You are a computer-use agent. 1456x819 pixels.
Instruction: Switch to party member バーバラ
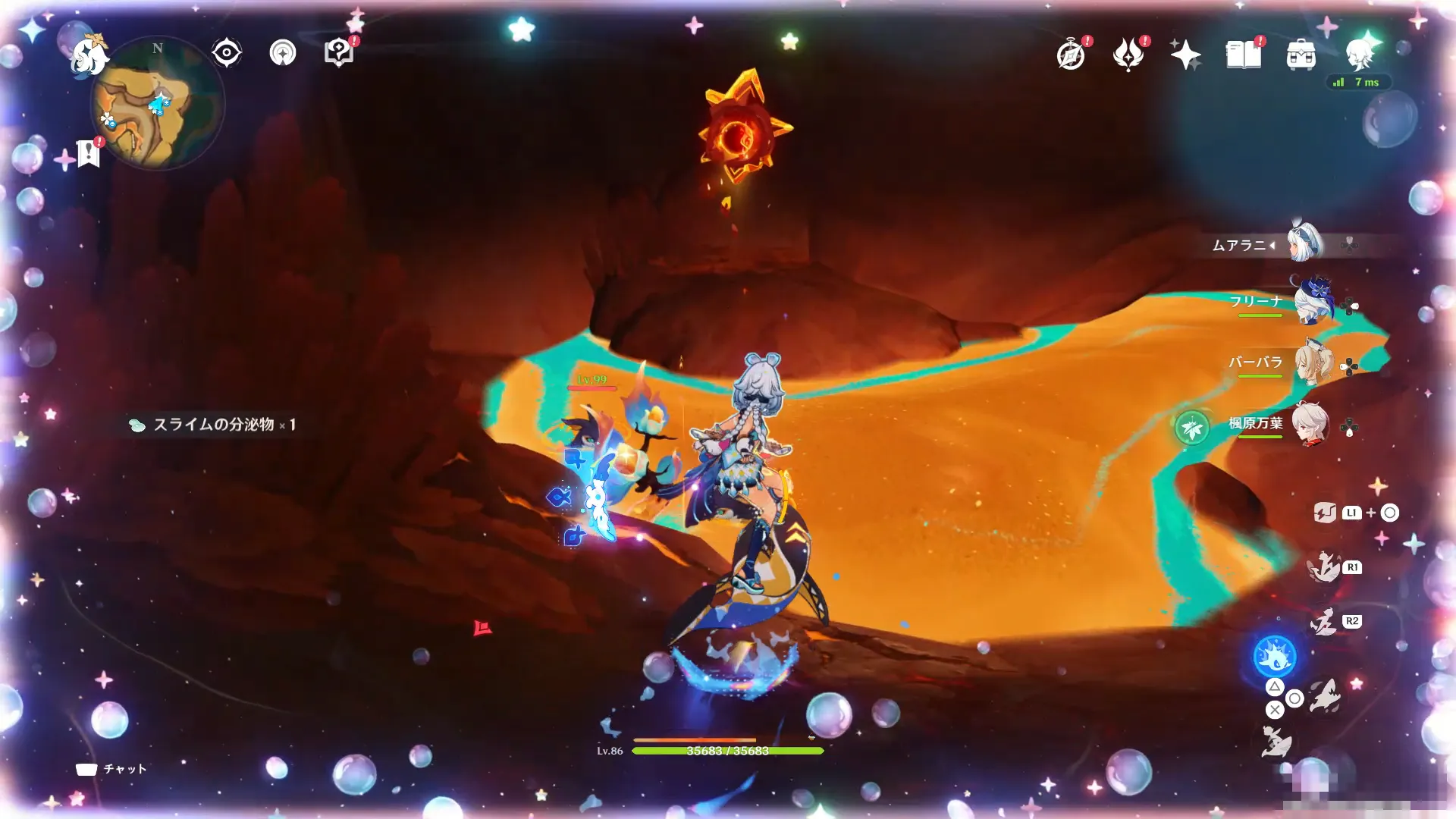(x=1312, y=364)
